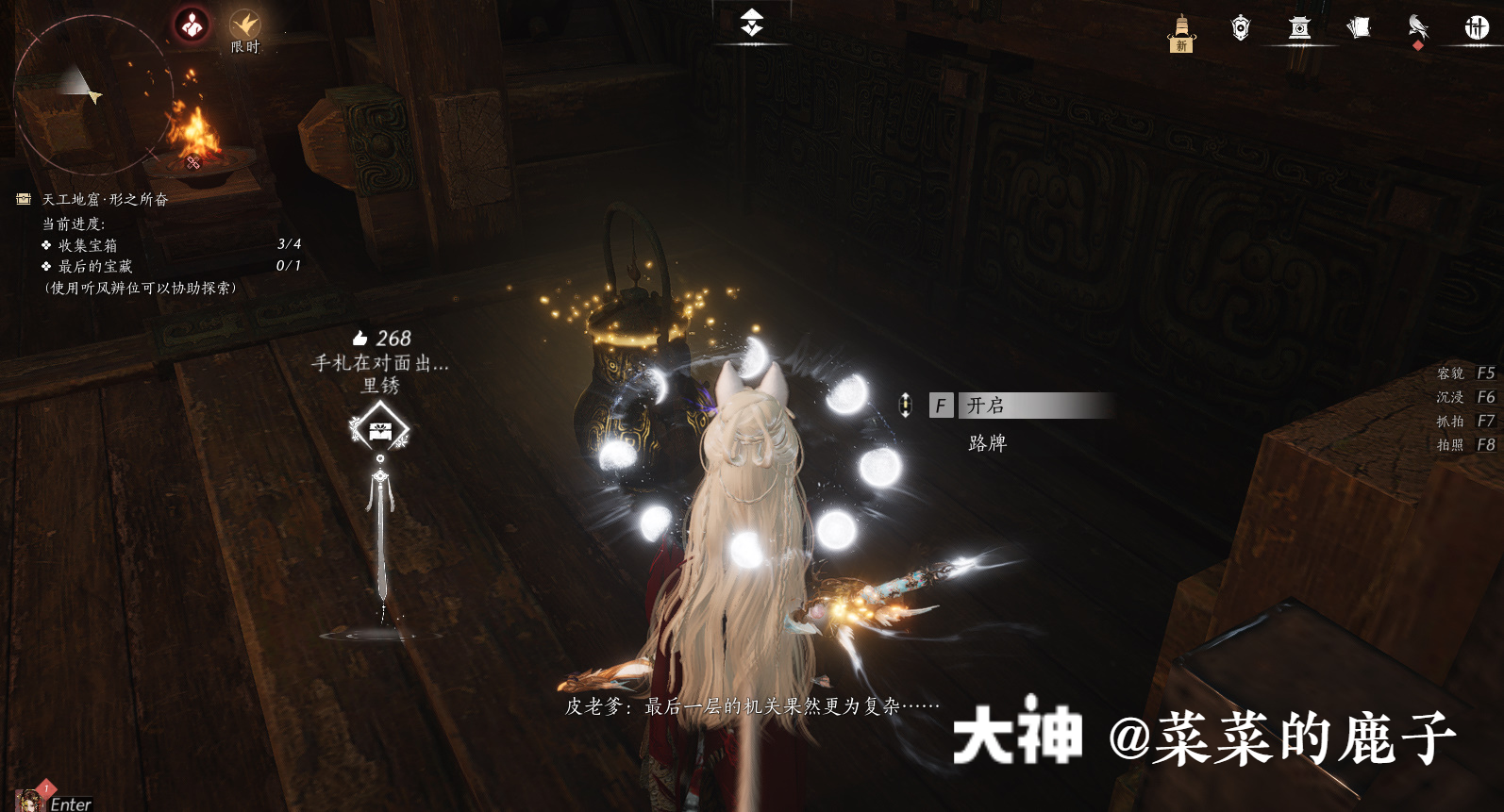Click the gift-box diamond reward icon

click(x=380, y=429)
